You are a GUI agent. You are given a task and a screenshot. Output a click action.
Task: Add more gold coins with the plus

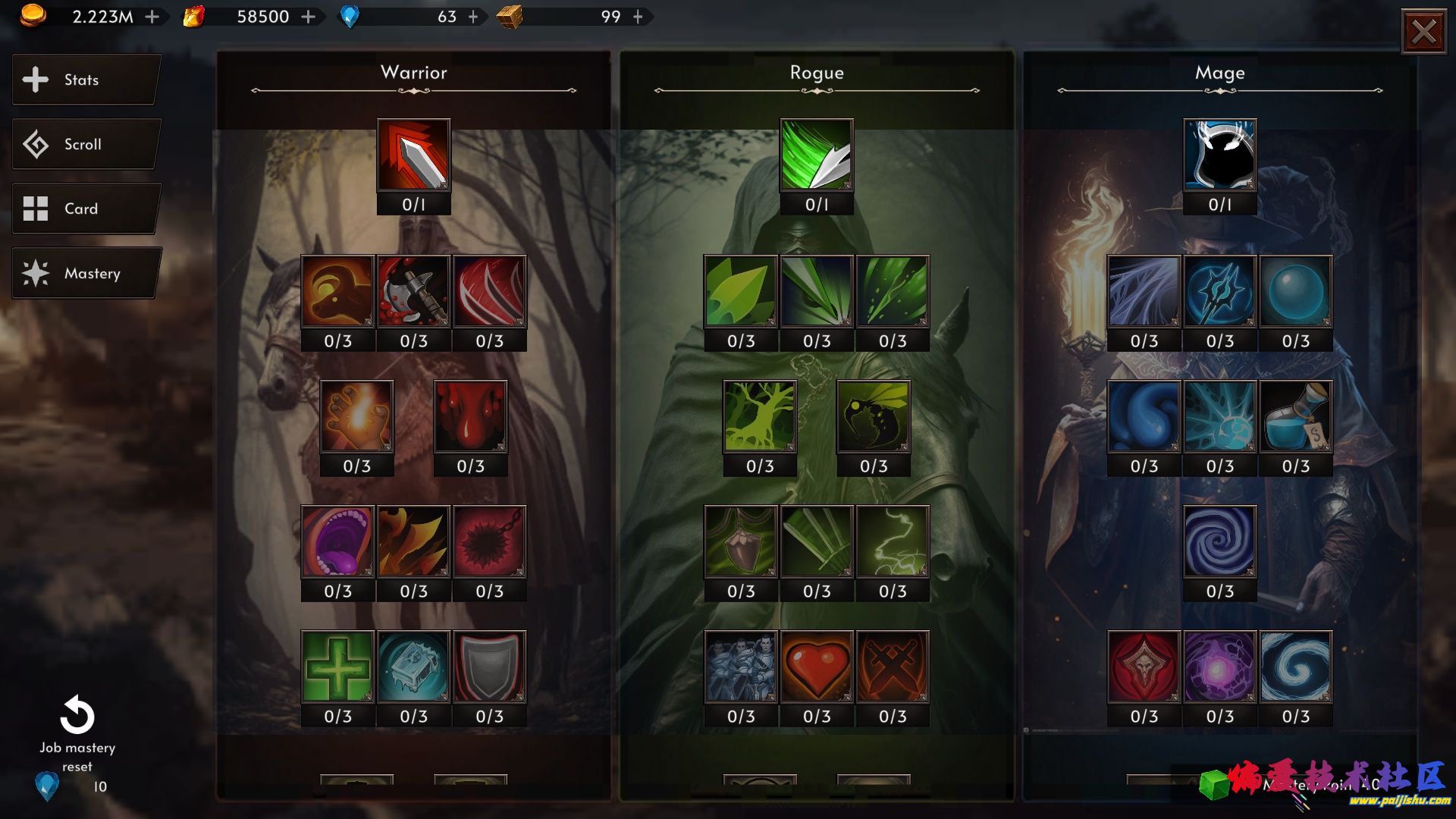152,17
